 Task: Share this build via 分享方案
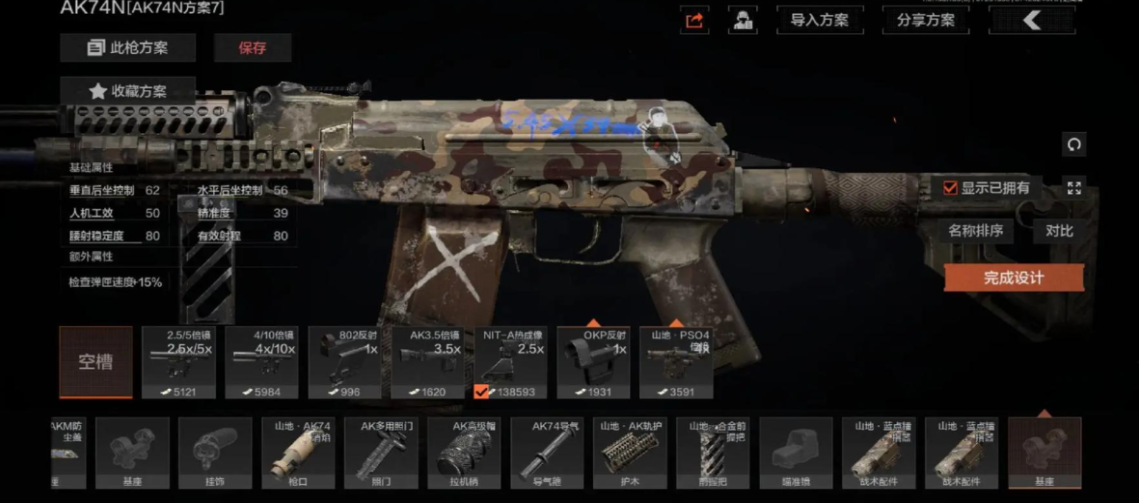coord(926,20)
